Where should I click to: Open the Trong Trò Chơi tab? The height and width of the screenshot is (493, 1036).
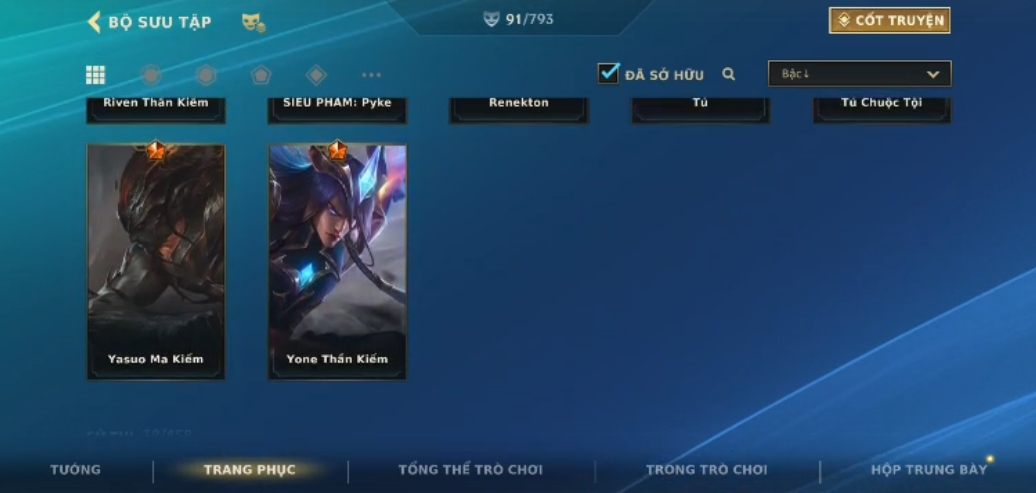coord(707,470)
